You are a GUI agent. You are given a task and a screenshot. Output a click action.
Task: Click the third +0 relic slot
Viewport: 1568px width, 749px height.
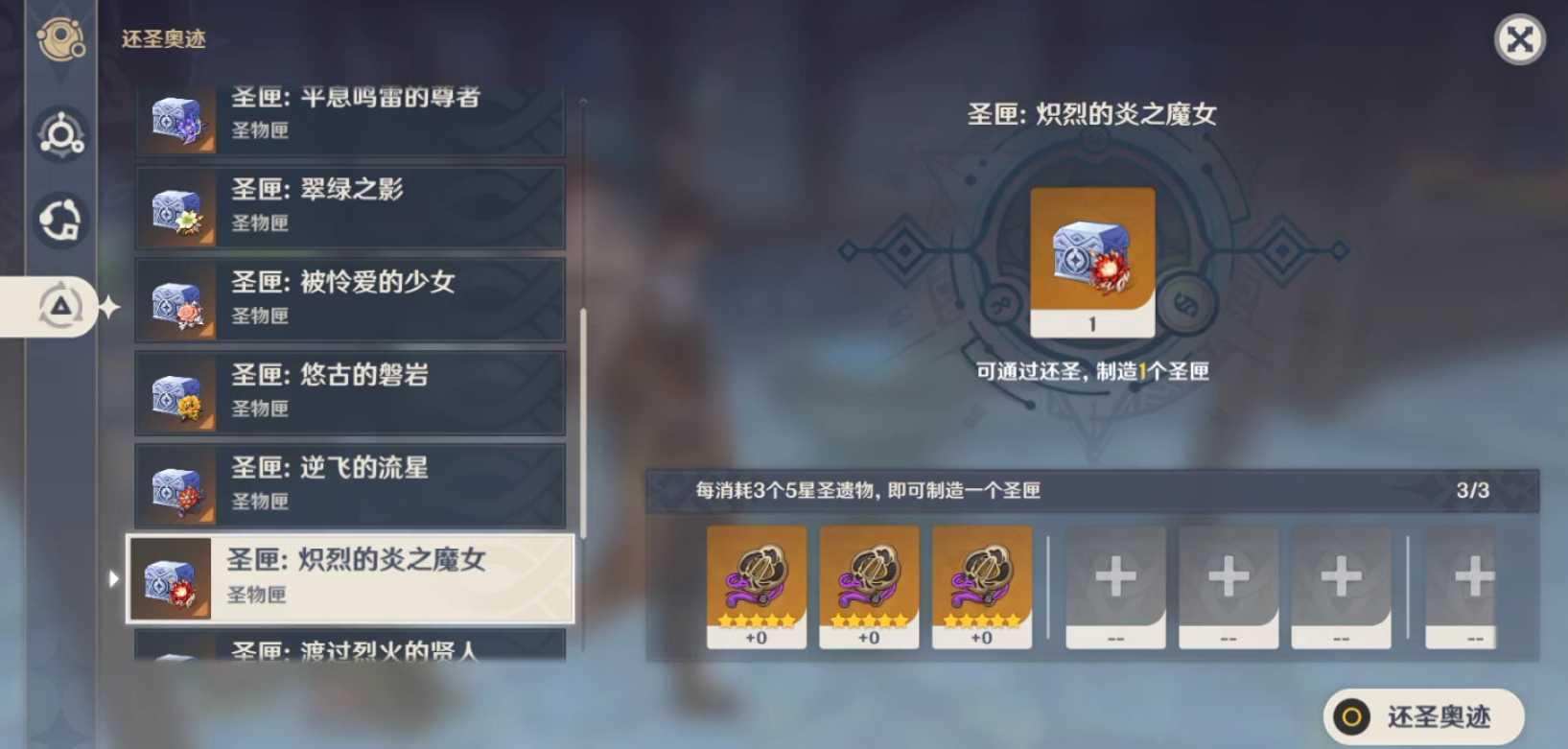point(981,585)
